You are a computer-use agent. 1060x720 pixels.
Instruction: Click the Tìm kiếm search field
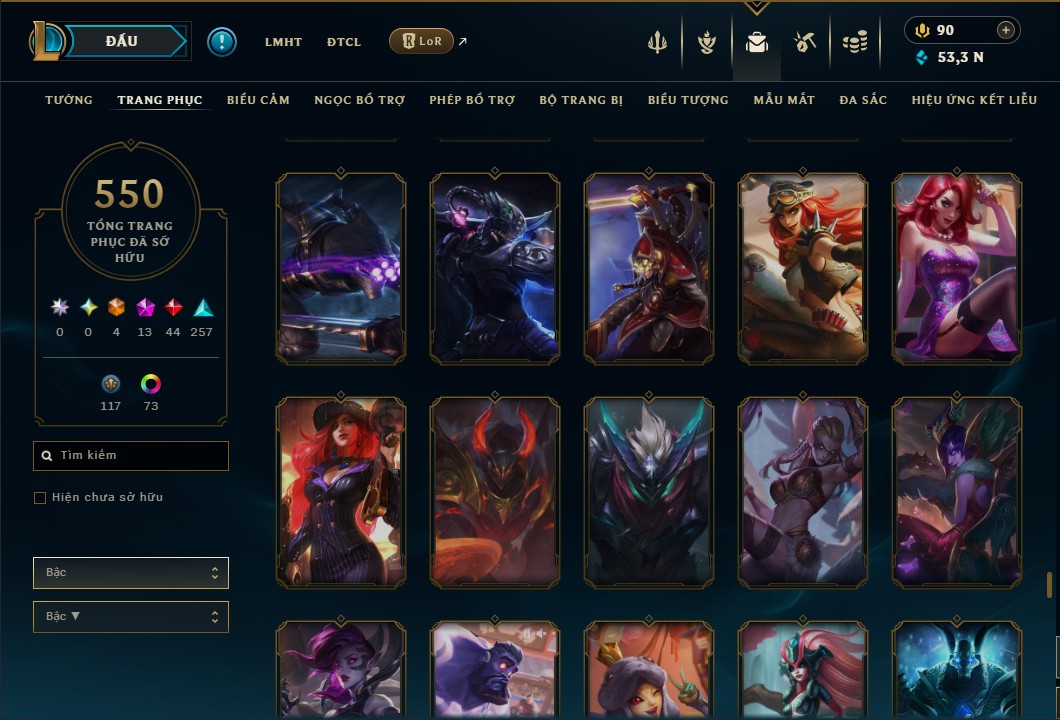click(x=131, y=456)
